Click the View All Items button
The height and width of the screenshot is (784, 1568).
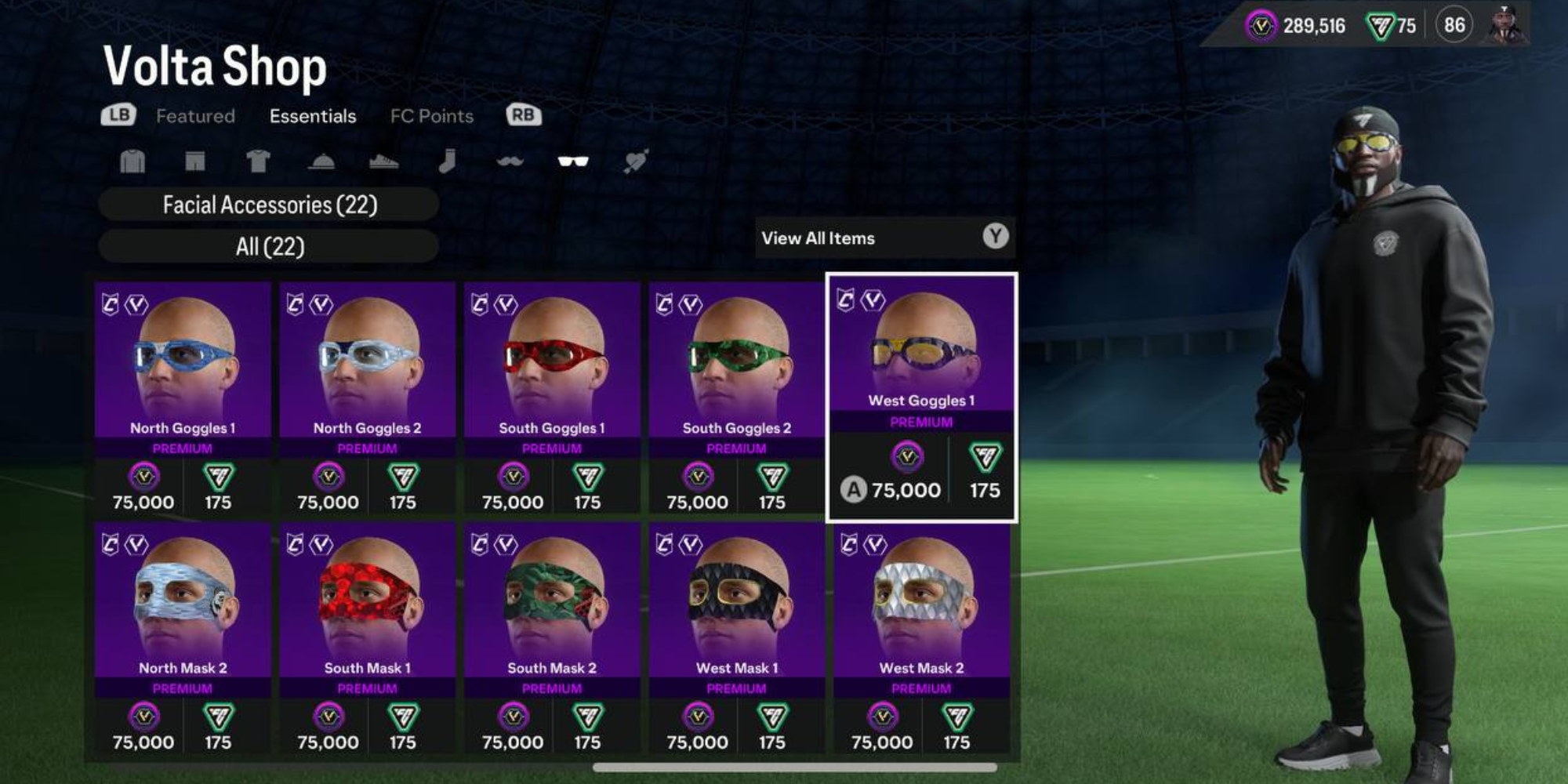(x=882, y=238)
